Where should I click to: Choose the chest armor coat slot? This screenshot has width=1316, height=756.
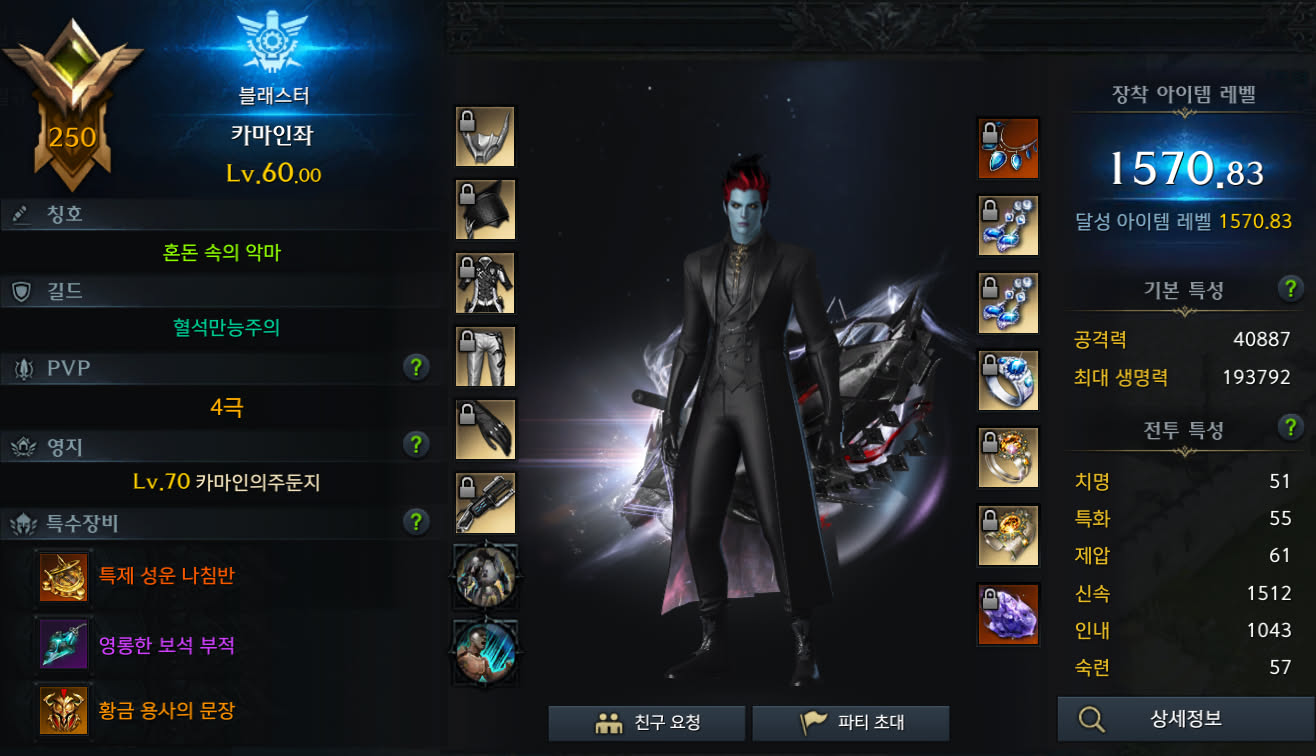(x=485, y=283)
